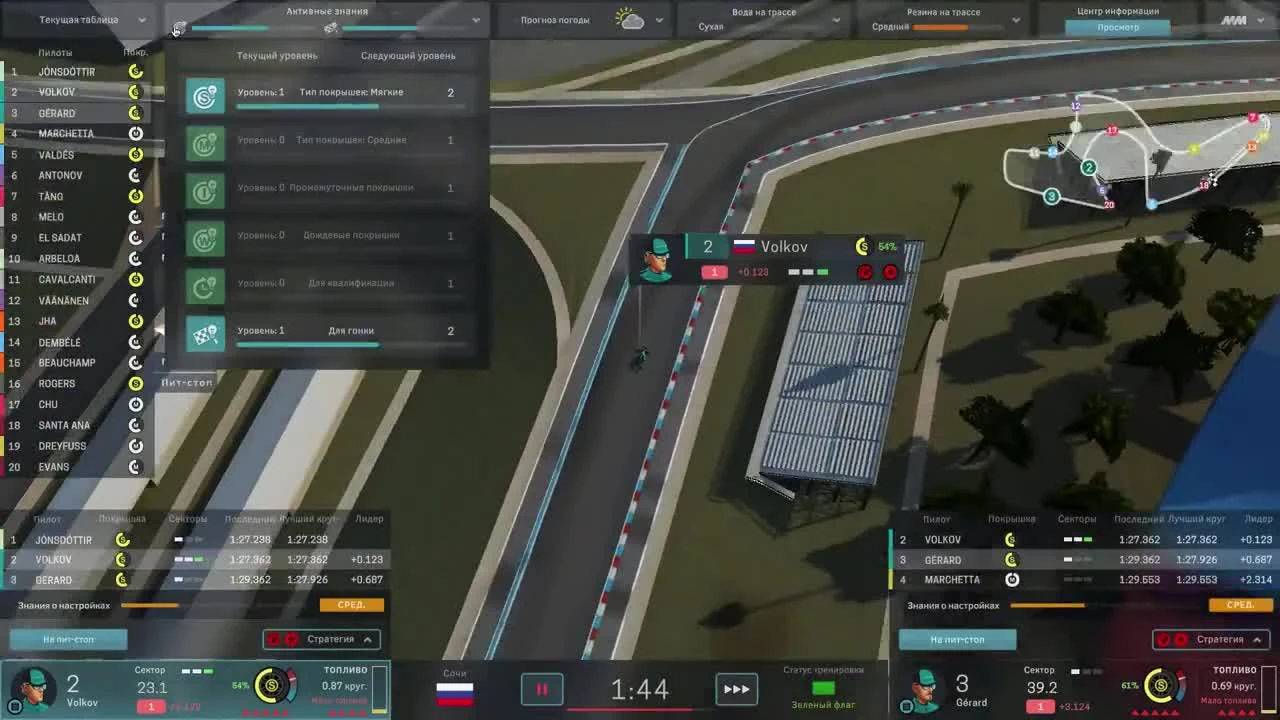Viewport: 1280px width, 720px height.
Task: Select the qualifying knowledge stopwatch icon
Action: [x=205, y=283]
